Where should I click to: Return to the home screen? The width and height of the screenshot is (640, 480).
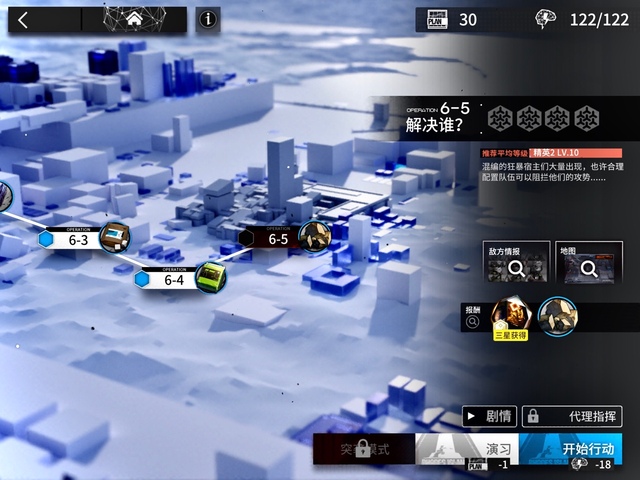pos(133,19)
